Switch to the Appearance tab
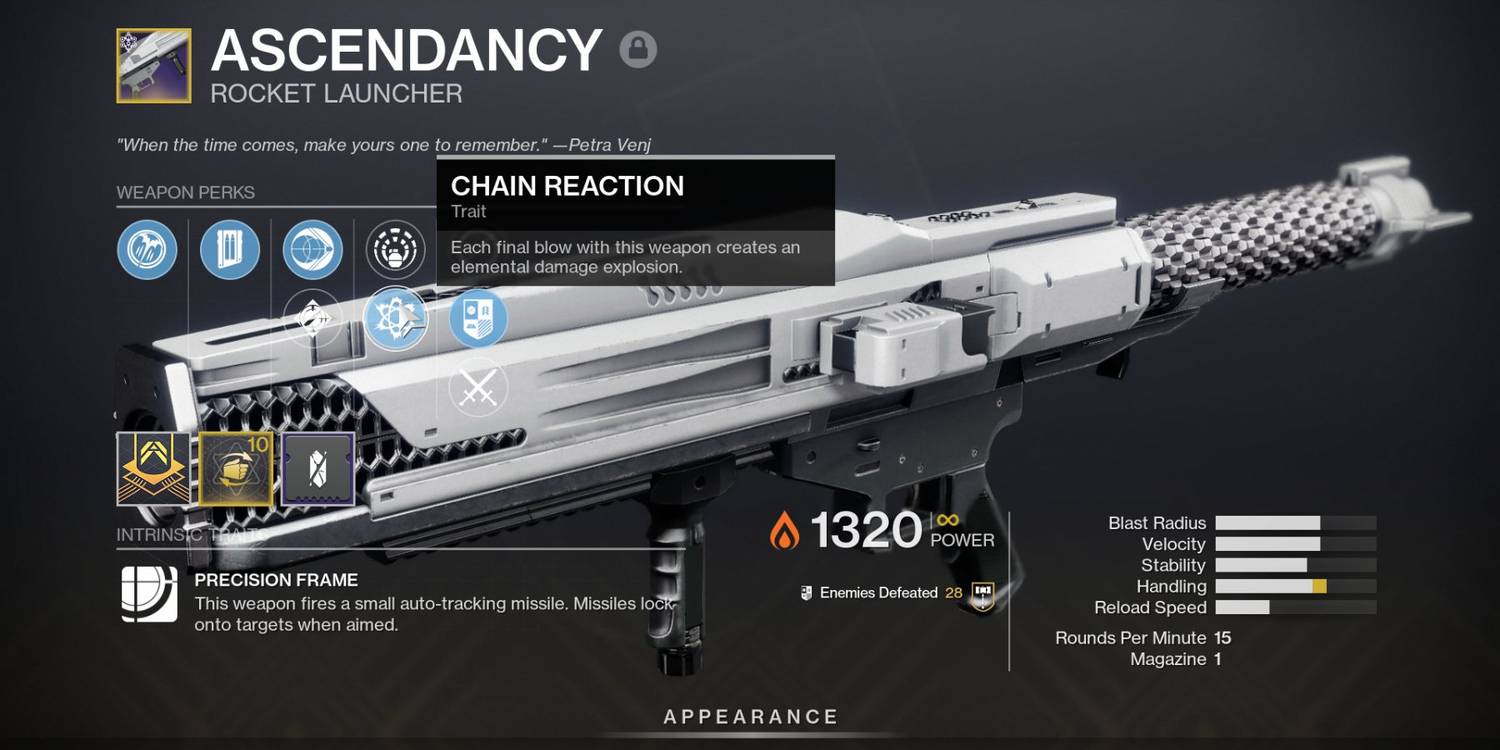 (749, 716)
